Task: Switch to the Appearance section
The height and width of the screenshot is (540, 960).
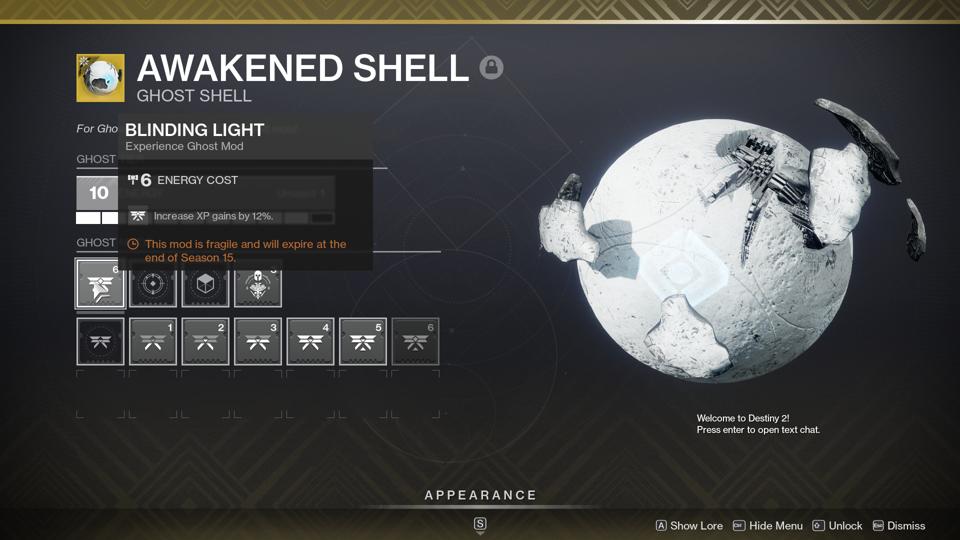Action: click(480, 496)
